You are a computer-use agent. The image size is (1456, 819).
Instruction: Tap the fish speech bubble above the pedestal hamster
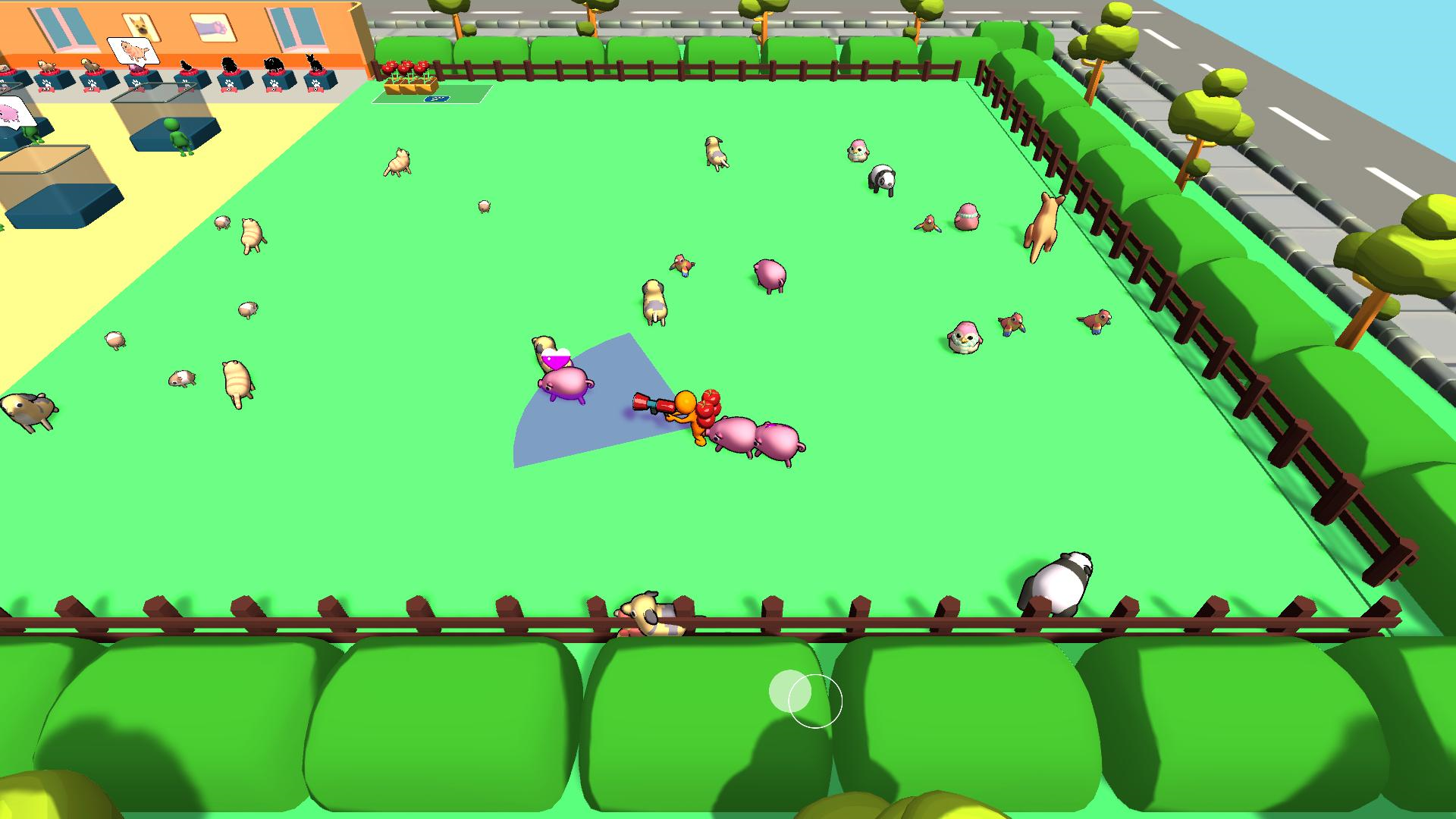(x=134, y=50)
